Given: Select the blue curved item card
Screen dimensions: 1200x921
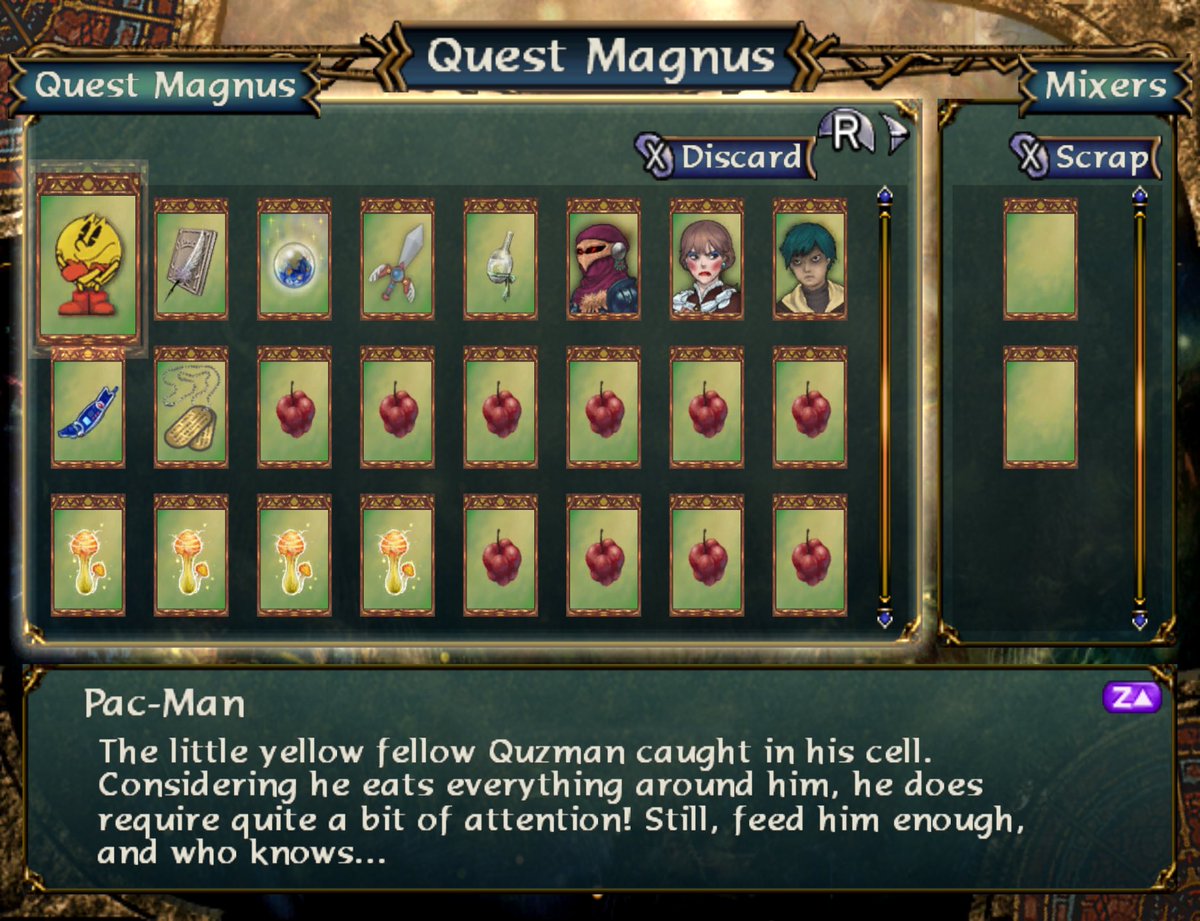Looking at the screenshot, I should coord(88,408).
